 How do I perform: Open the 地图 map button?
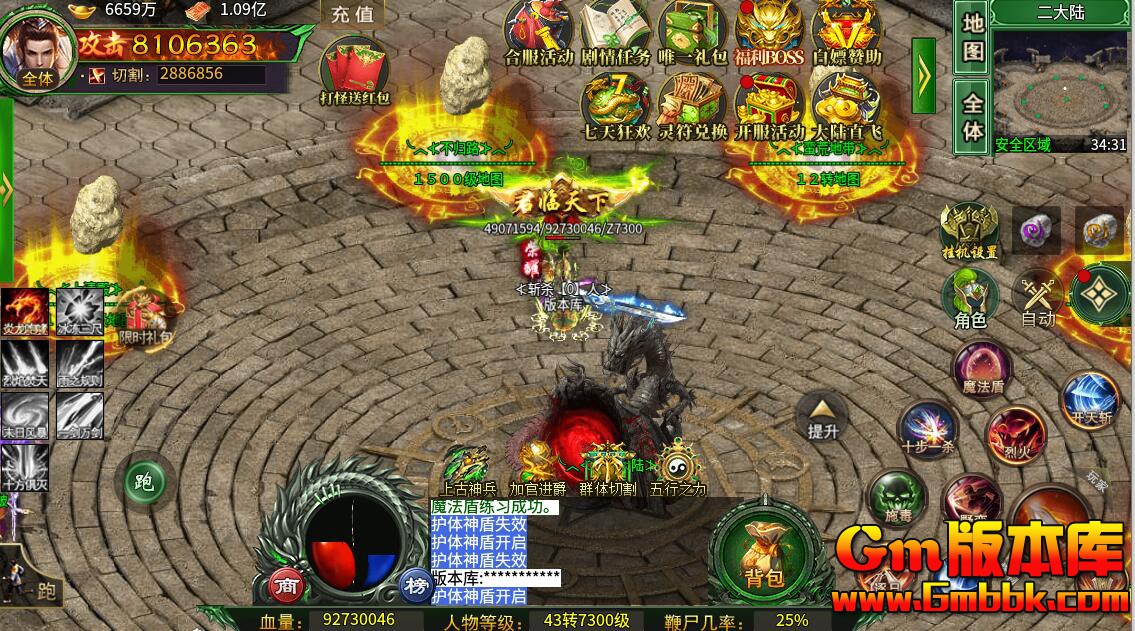(973, 37)
